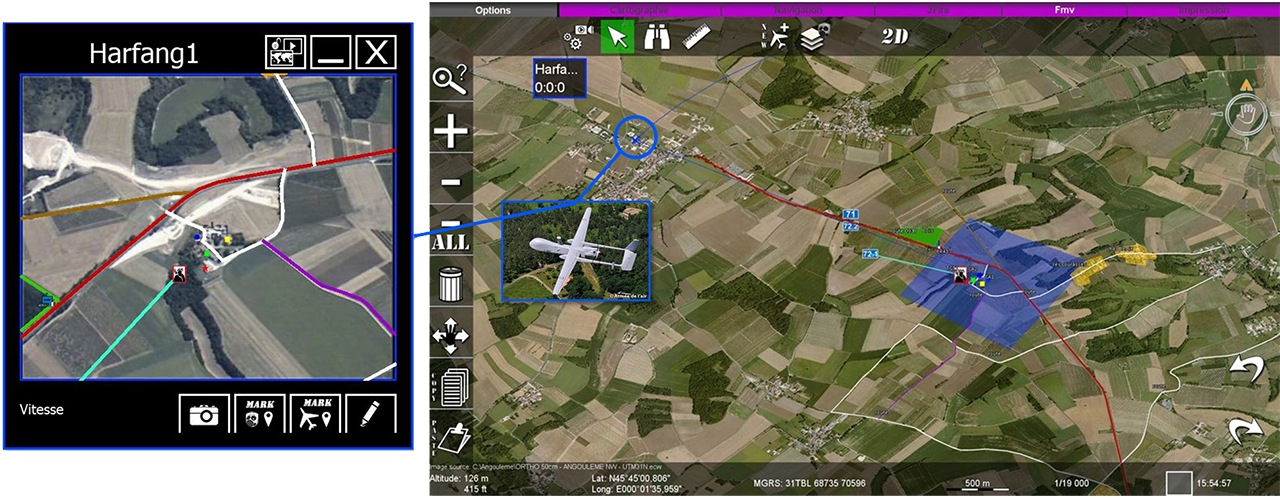This screenshot has width=1280, height=498.
Task: Switch to the Options tab
Action: point(493,10)
